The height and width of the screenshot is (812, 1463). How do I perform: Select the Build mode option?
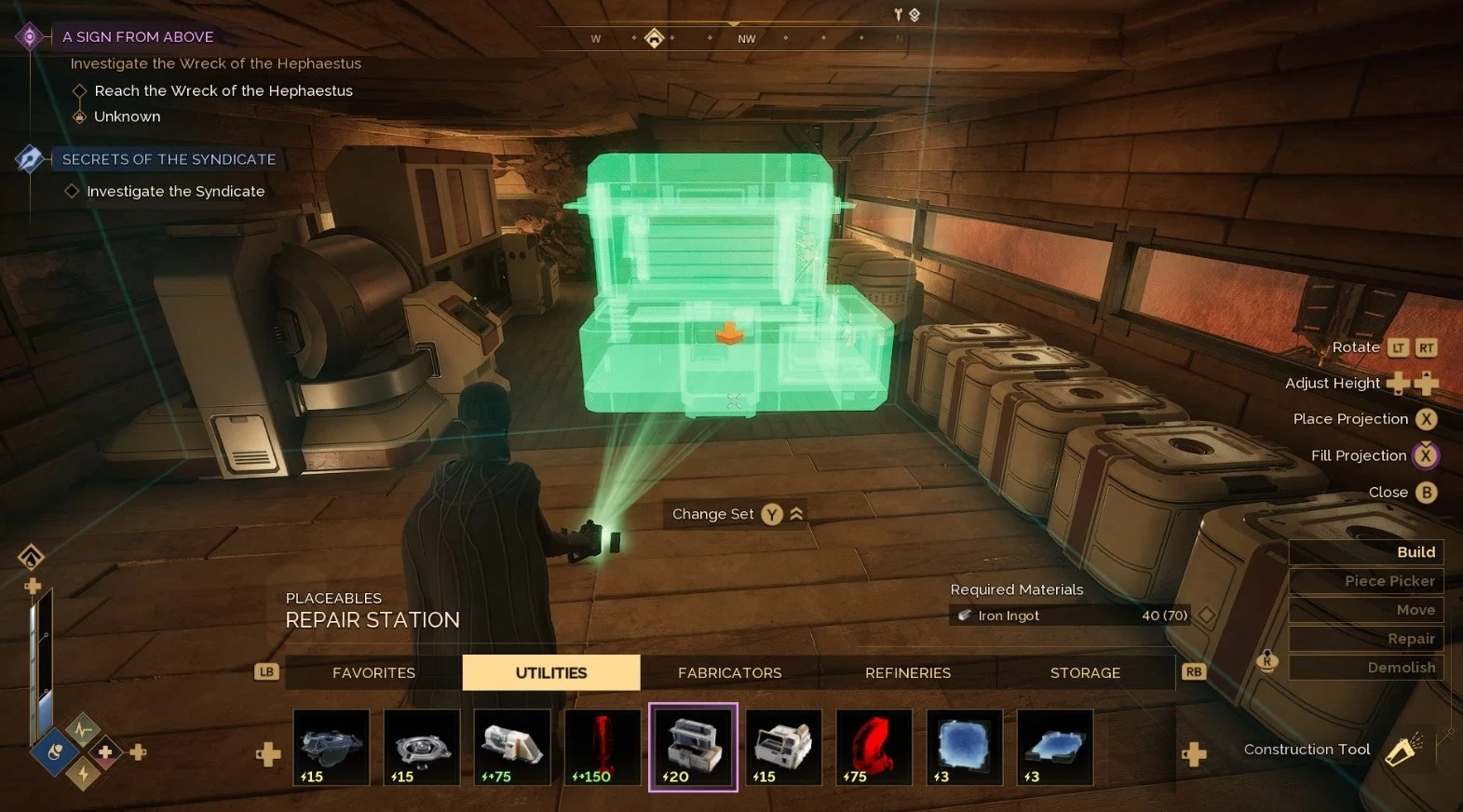click(x=1366, y=552)
